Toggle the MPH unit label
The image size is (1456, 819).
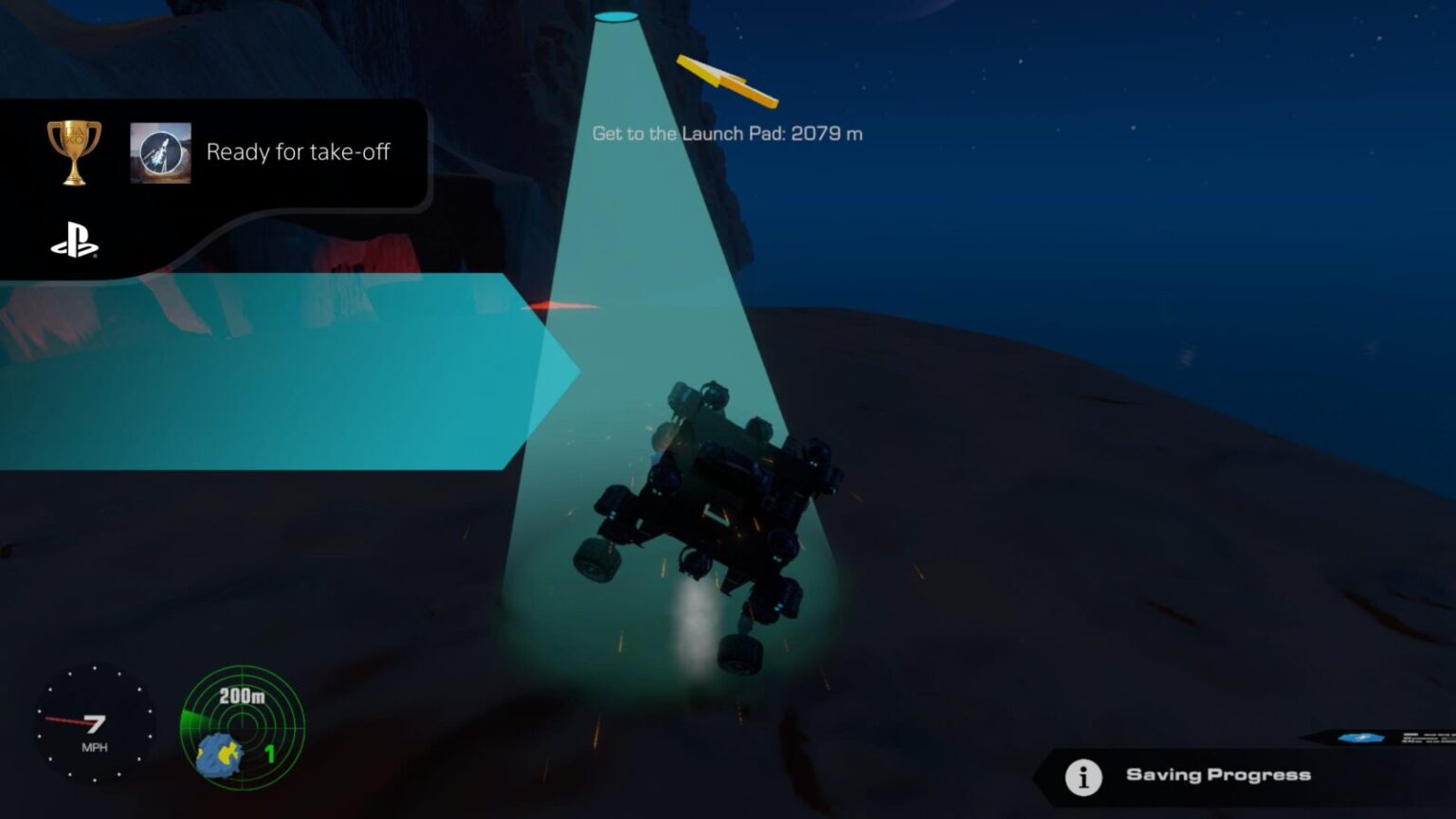(95, 746)
